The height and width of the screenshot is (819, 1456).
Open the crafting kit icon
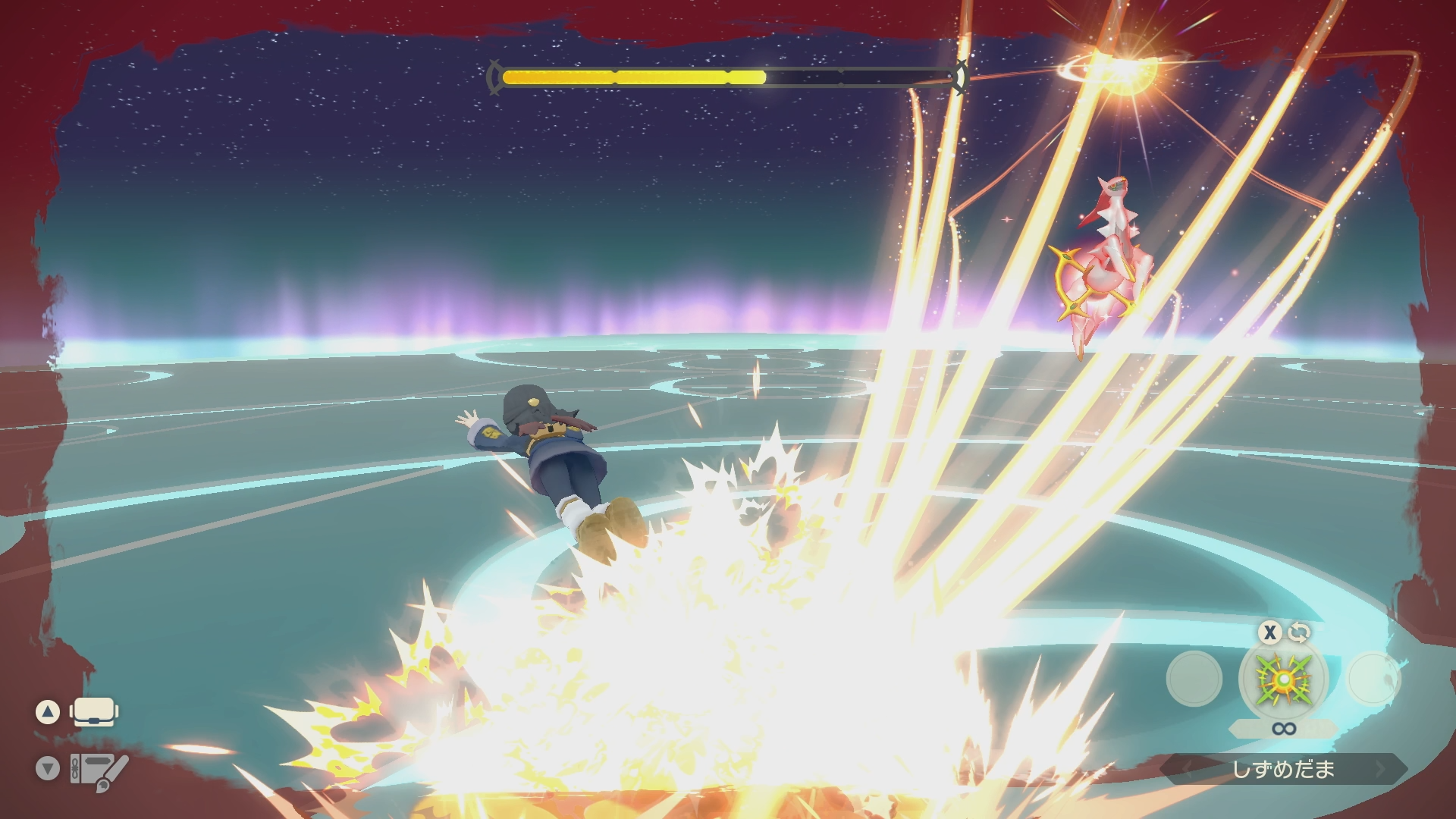point(99,770)
